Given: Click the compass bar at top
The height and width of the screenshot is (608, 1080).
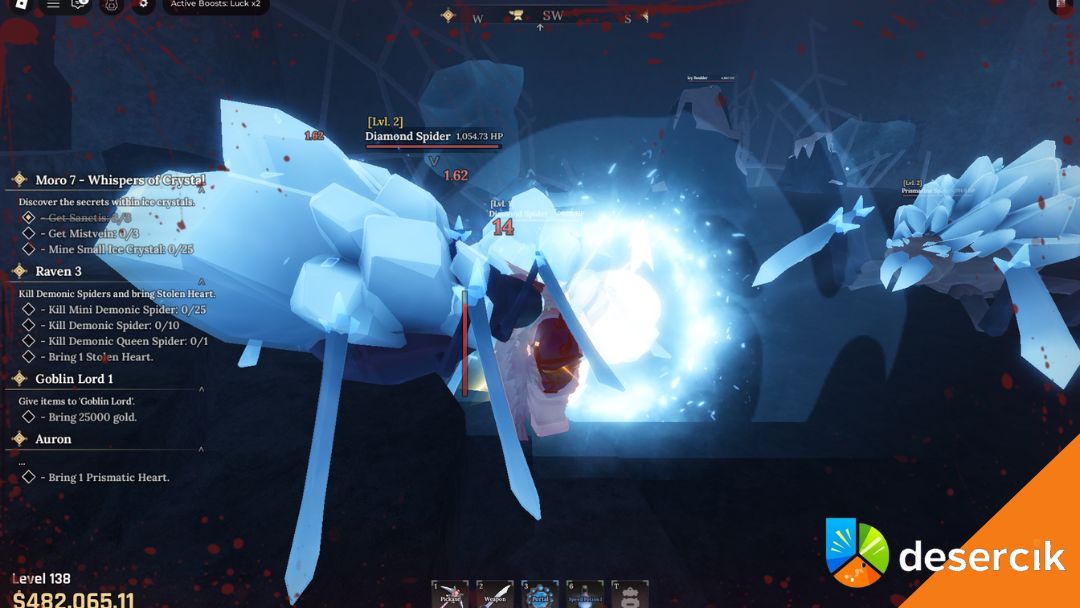Looking at the screenshot, I should point(540,16).
